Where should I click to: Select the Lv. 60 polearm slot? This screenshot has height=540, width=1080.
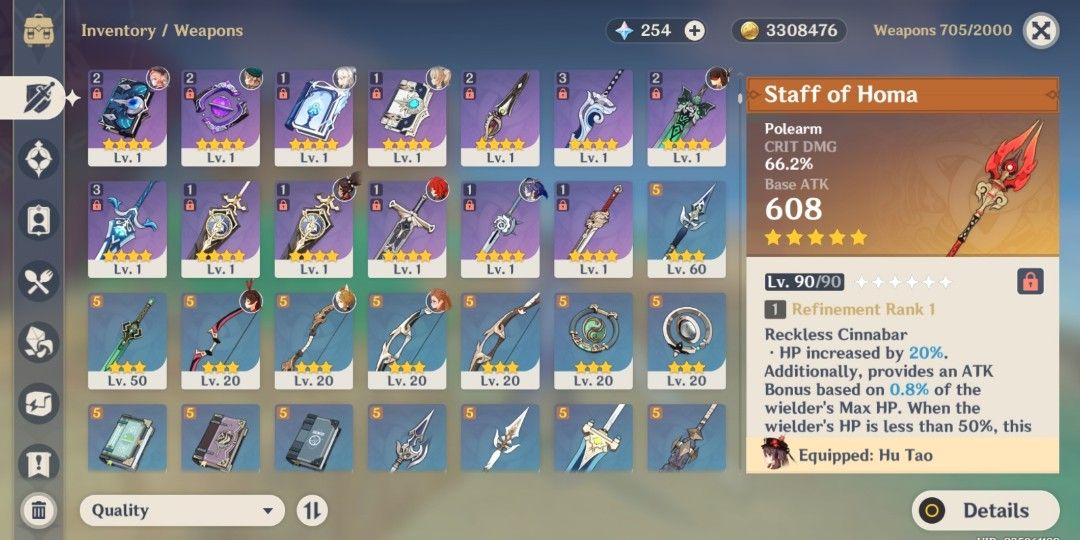pyautogui.click(x=687, y=229)
